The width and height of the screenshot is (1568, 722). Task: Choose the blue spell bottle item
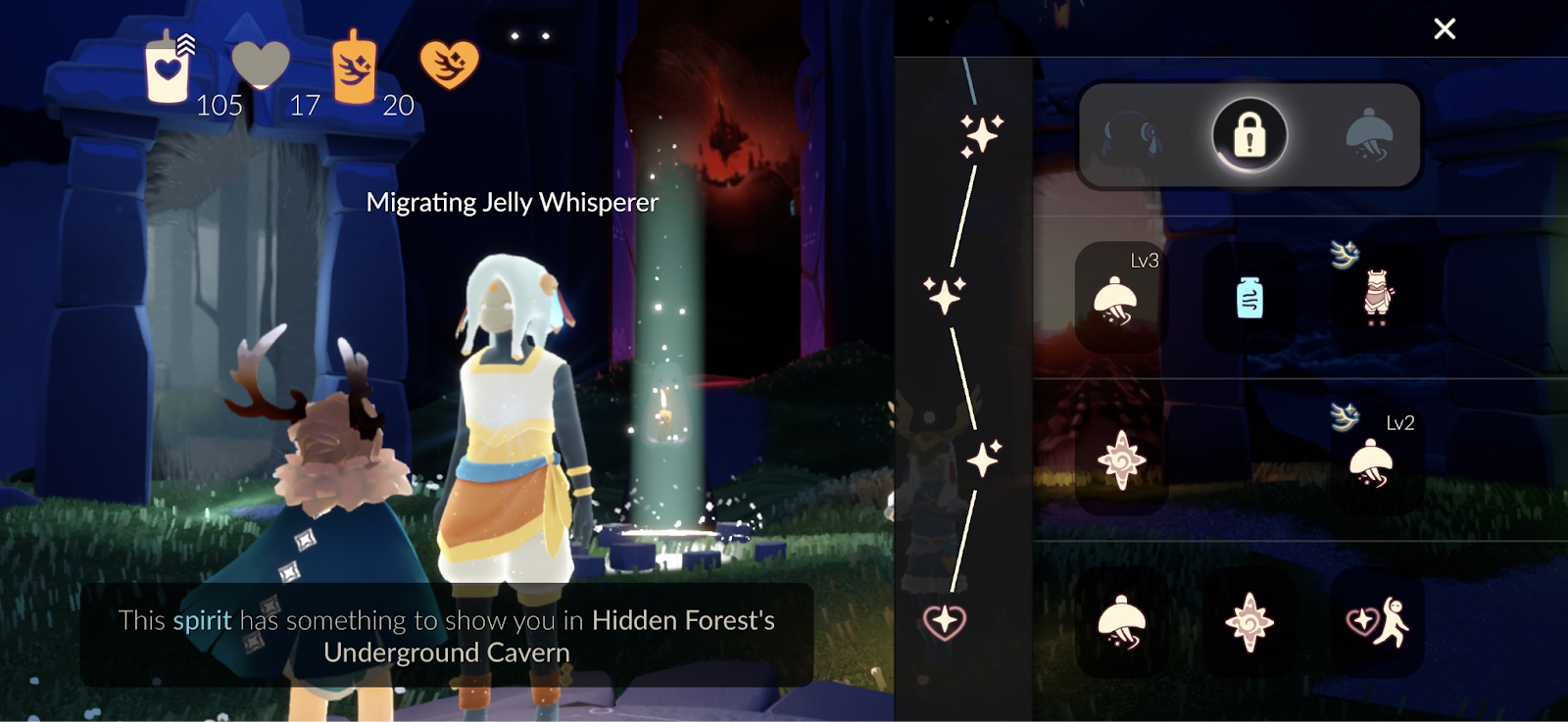tap(1249, 298)
